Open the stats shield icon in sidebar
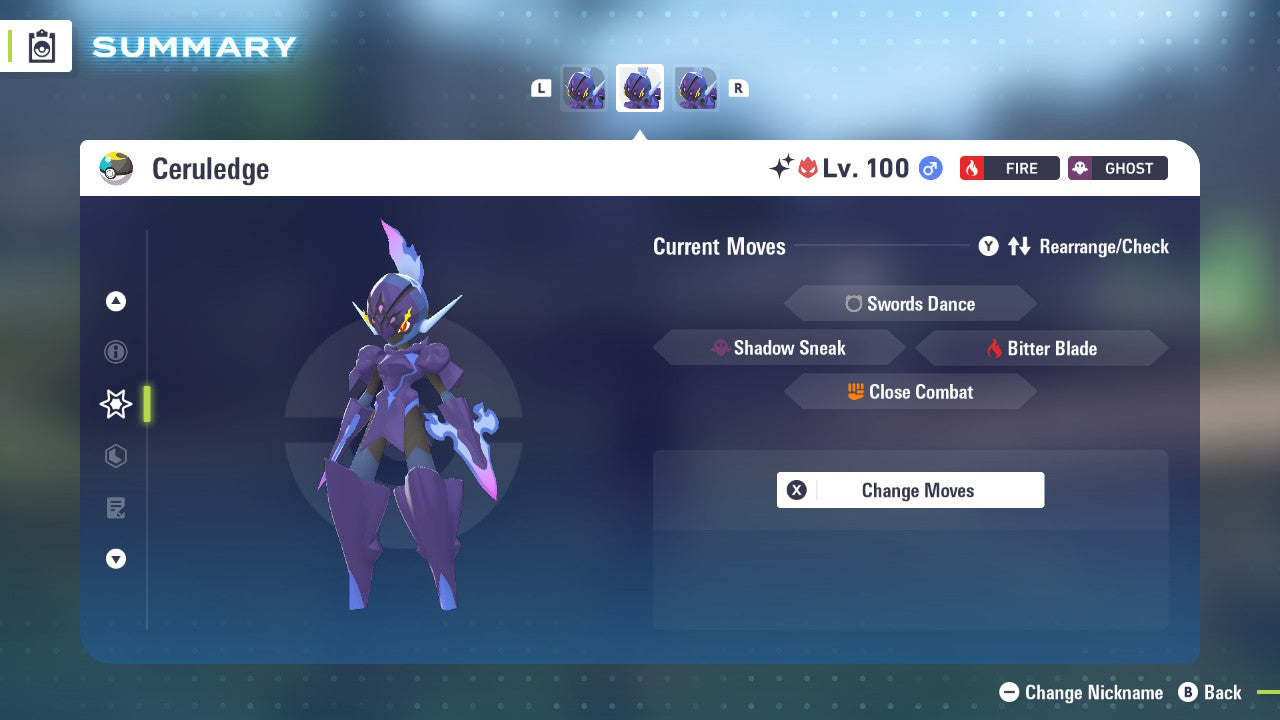Screen dimensions: 1280x720 (x=116, y=456)
